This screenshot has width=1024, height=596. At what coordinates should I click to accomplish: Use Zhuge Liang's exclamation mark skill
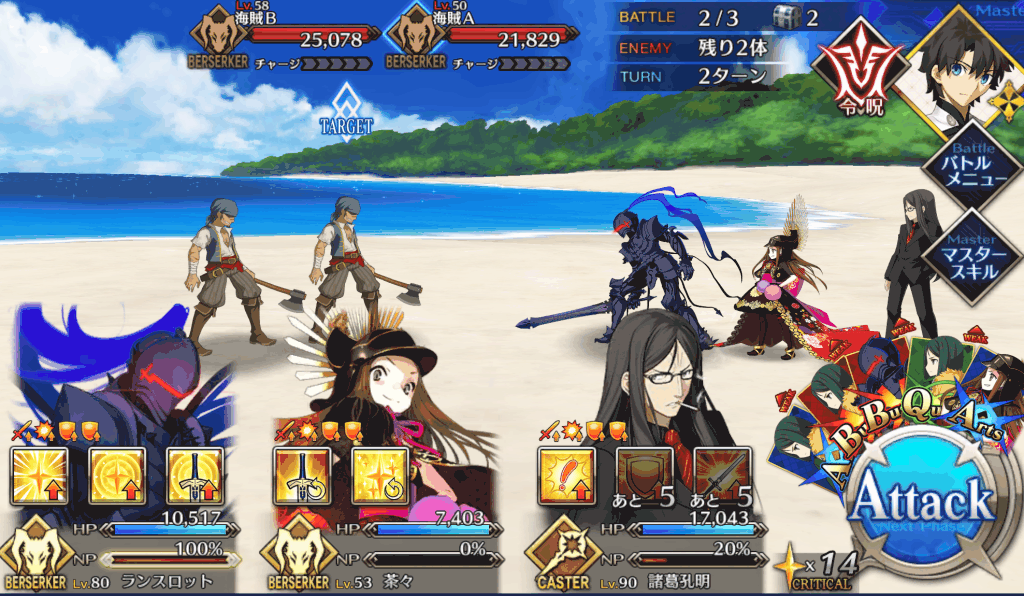coord(566,476)
